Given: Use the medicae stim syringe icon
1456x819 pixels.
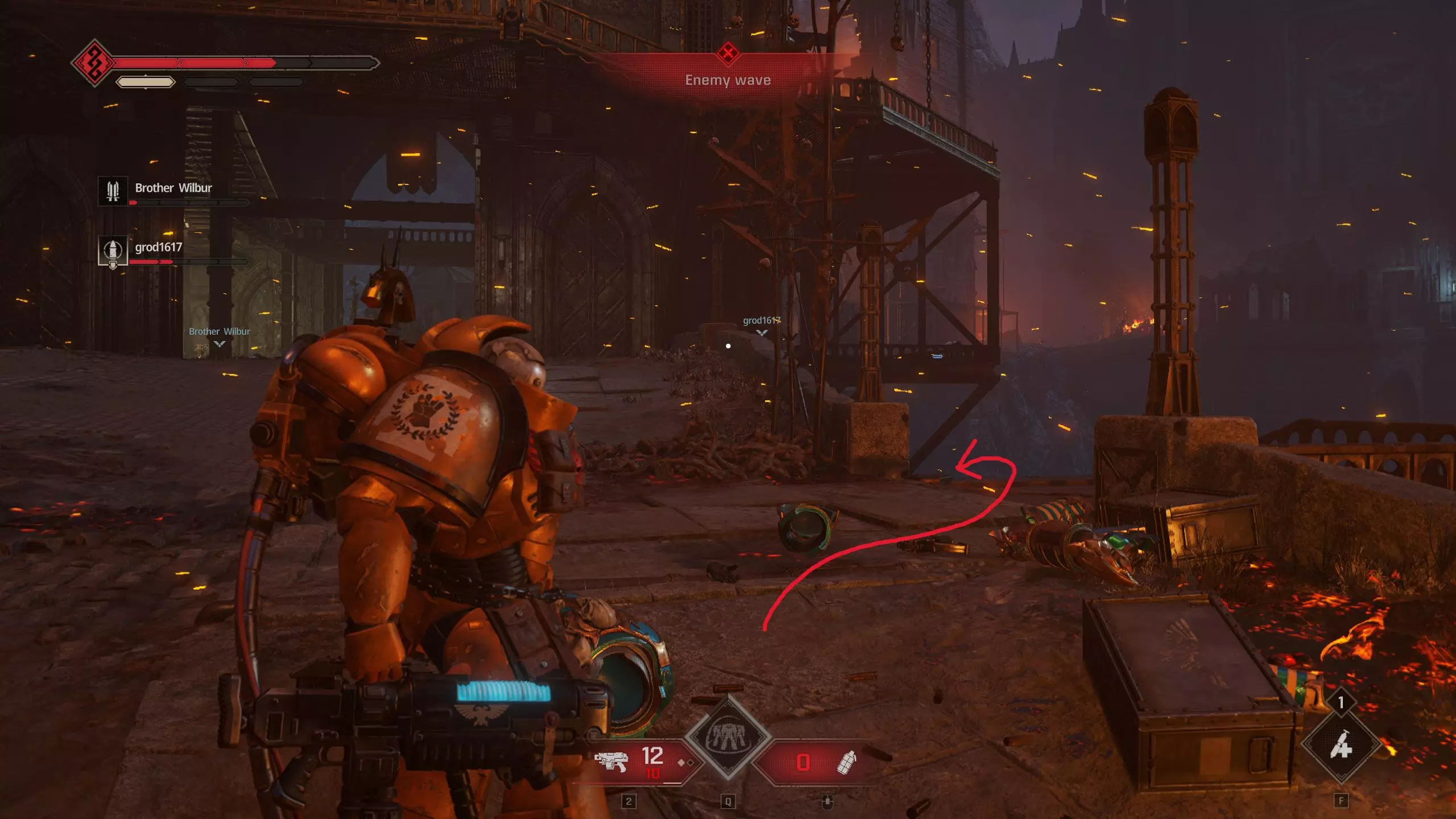Looking at the screenshot, I should [x=1340, y=745].
